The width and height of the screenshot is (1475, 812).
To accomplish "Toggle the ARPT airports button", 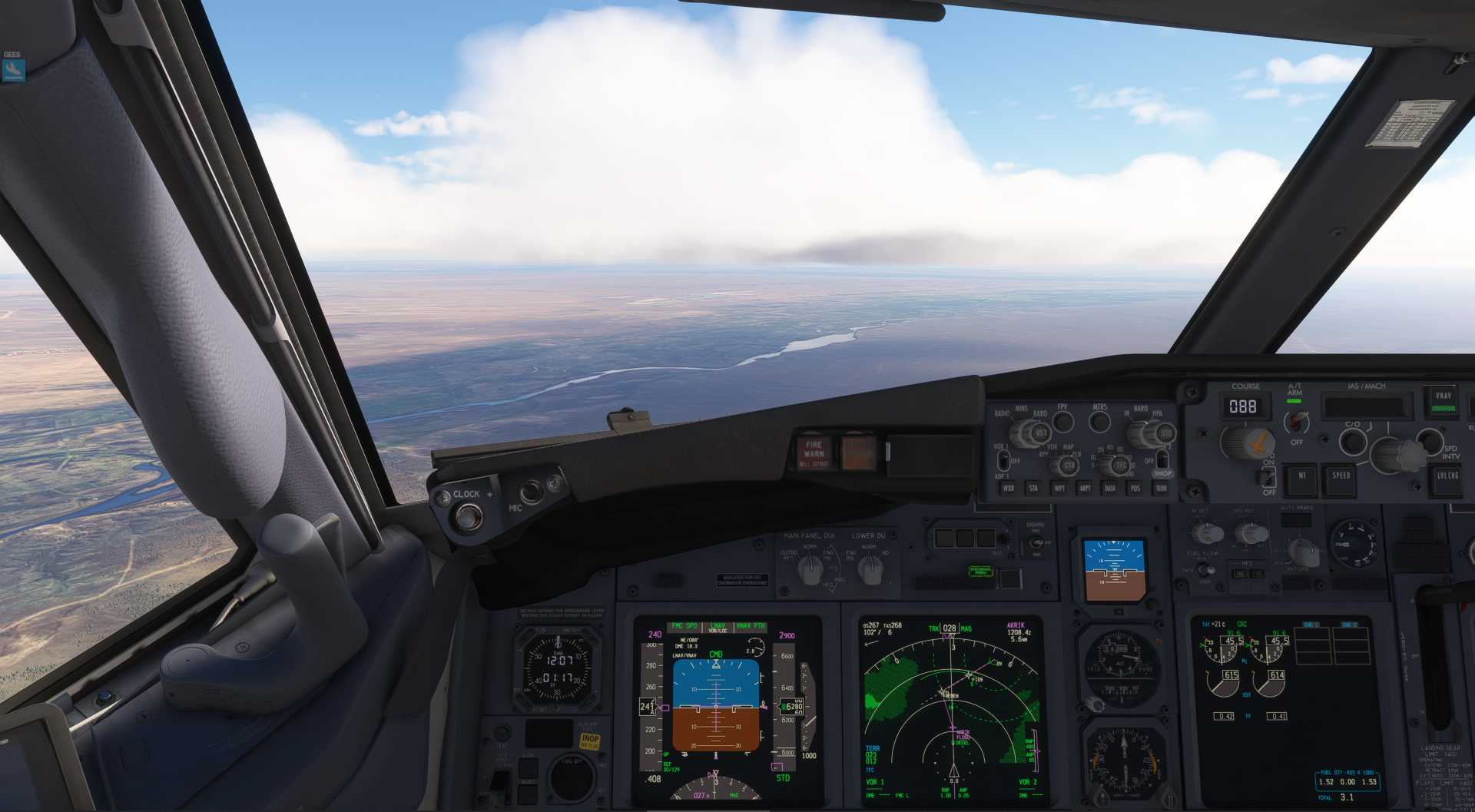I will (1085, 489).
